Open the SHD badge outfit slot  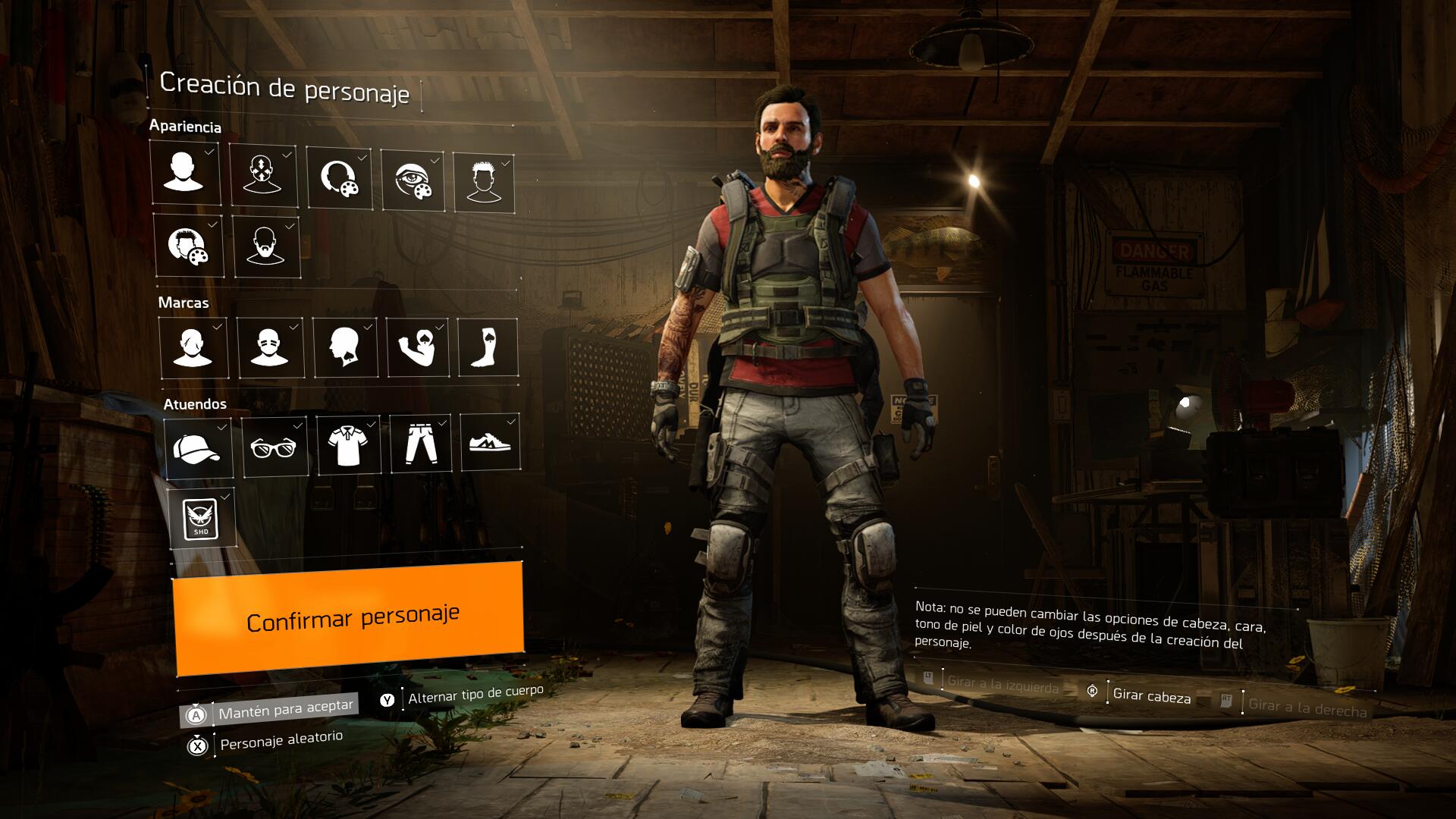[201, 518]
